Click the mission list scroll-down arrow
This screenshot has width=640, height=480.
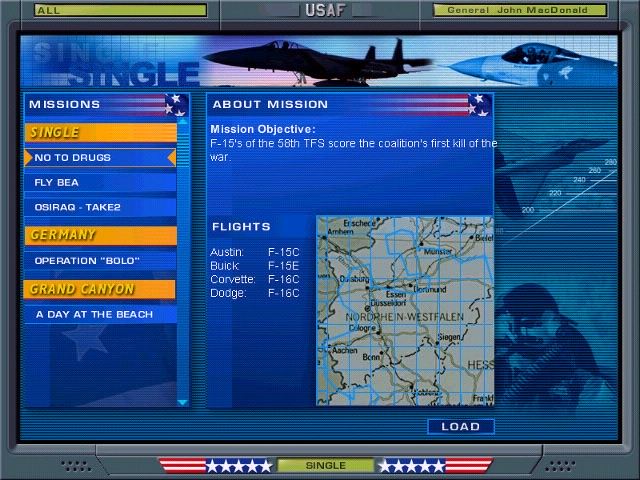point(182,402)
